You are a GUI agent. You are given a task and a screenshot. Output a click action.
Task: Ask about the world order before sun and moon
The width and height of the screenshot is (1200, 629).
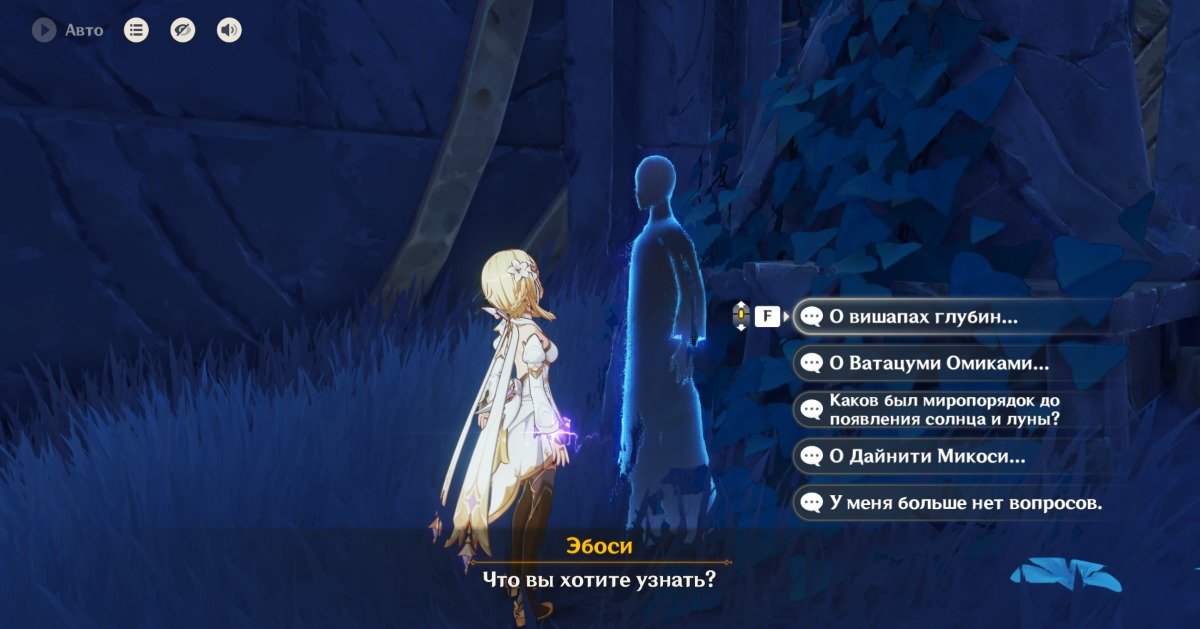pos(944,410)
